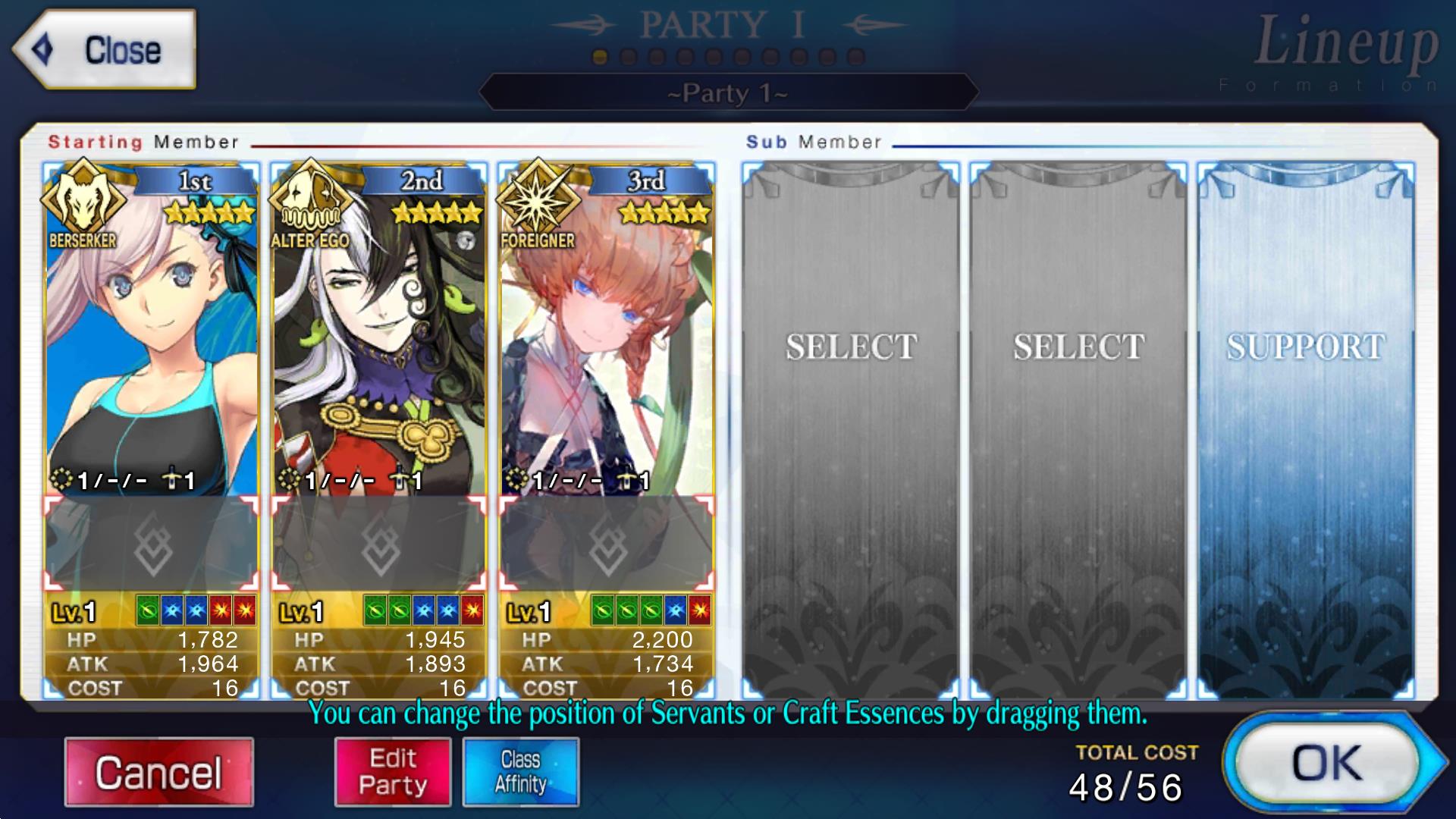The image size is (1456, 819).
Task: Cancel the party changes
Action: click(x=158, y=772)
